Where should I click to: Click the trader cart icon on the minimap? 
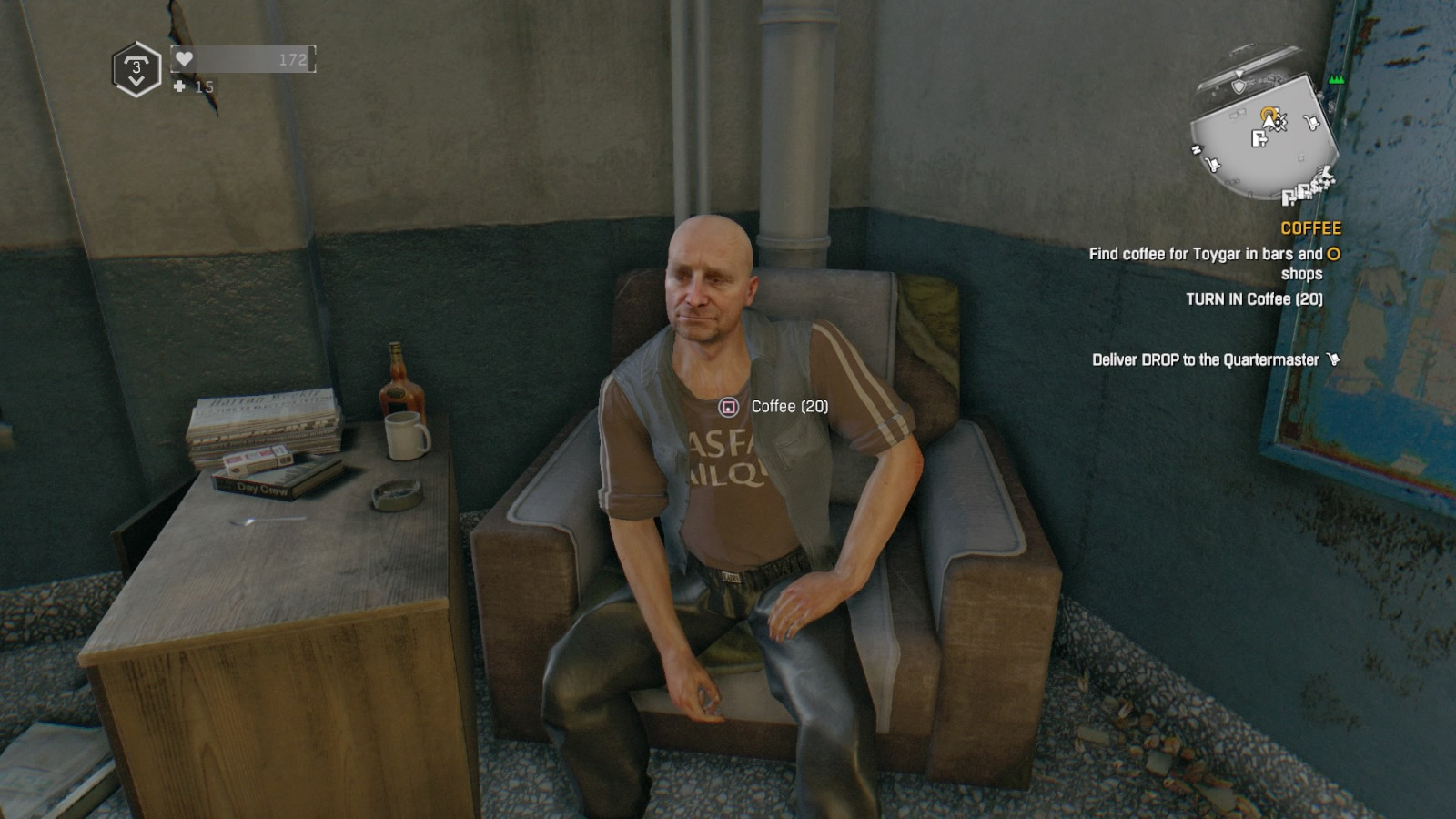[1311, 122]
